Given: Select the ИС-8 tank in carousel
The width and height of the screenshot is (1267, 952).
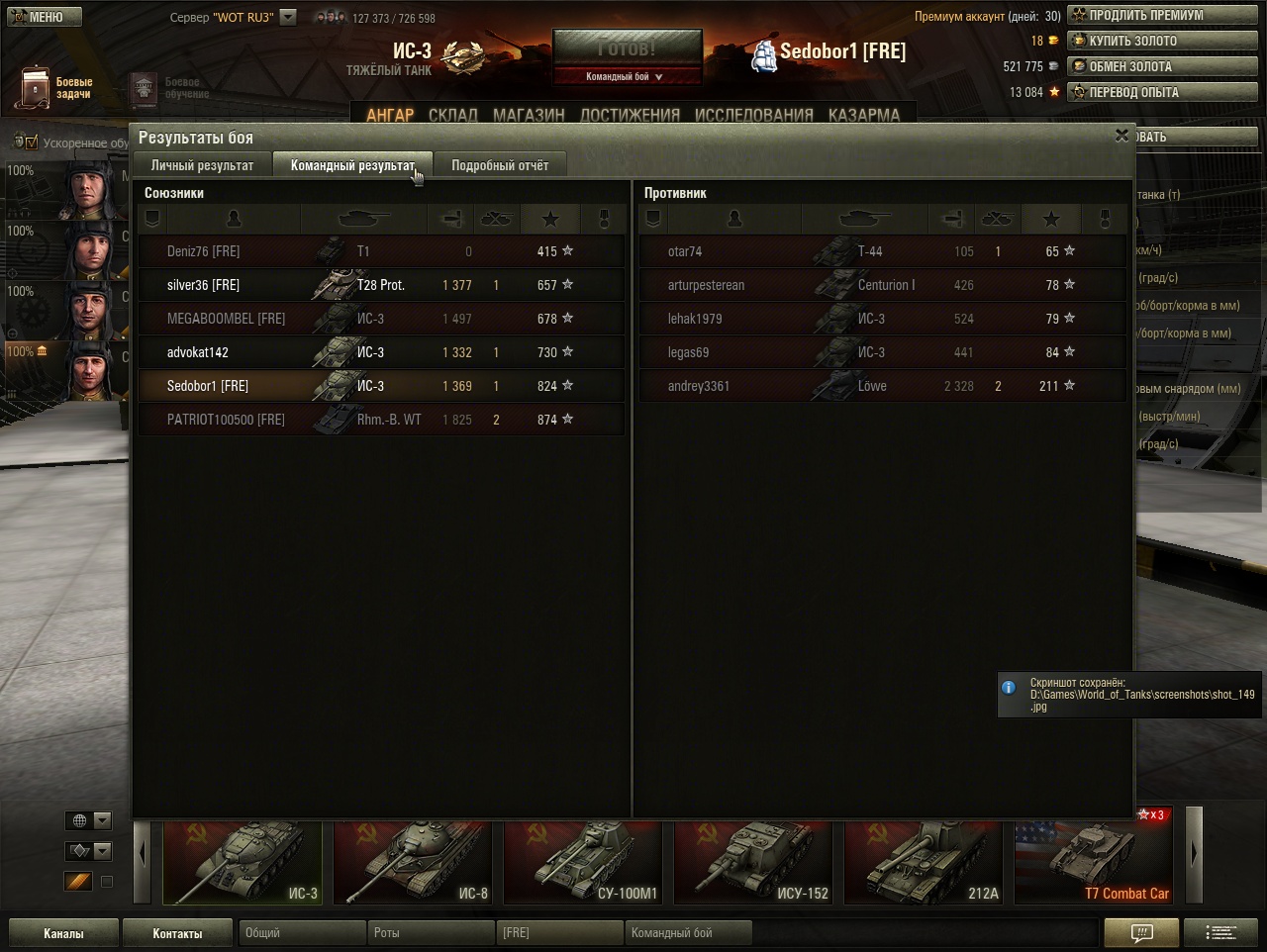Looking at the screenshot, I should pos(413,863).
